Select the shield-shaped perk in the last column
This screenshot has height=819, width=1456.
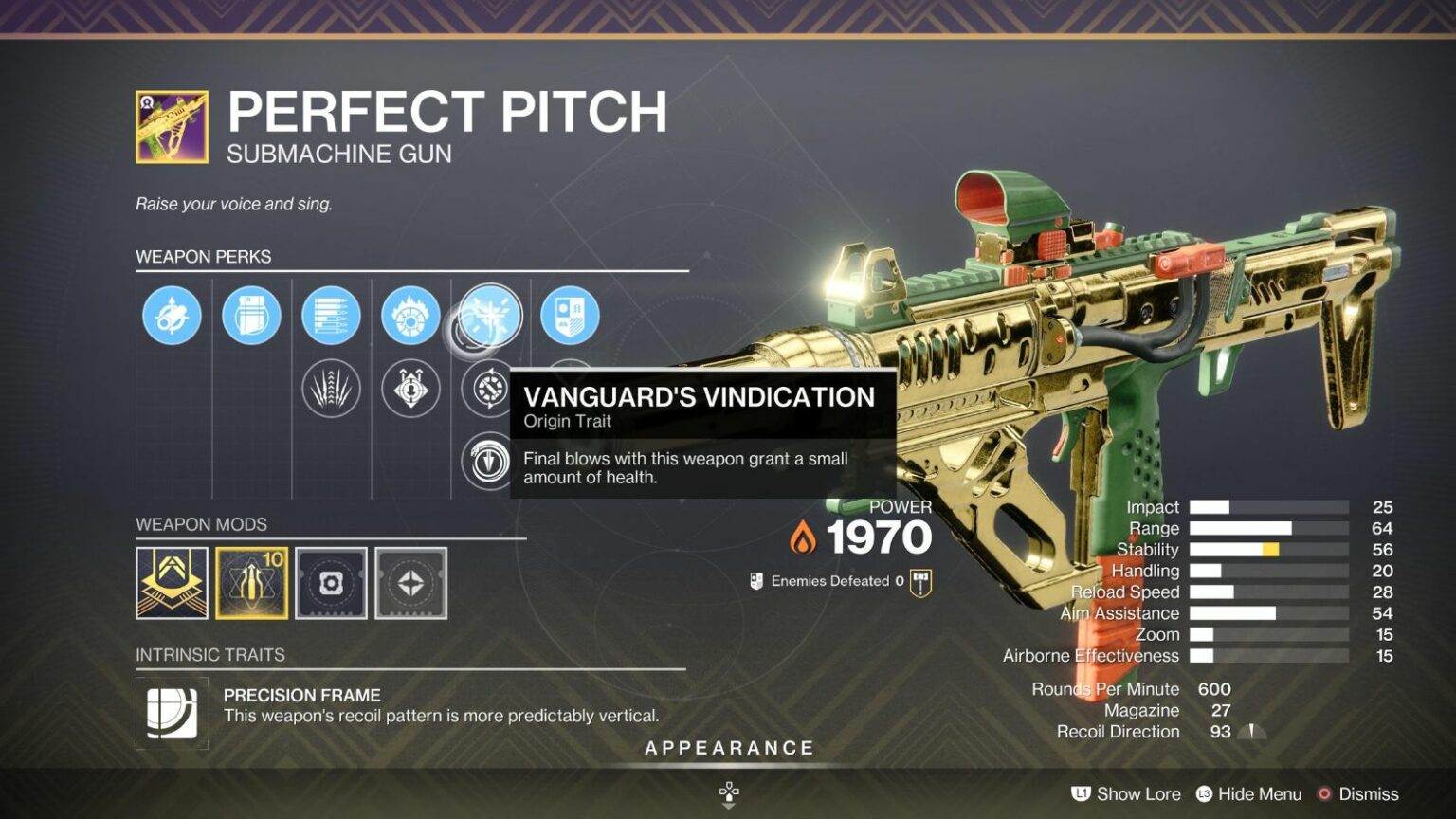click(570, 318)
